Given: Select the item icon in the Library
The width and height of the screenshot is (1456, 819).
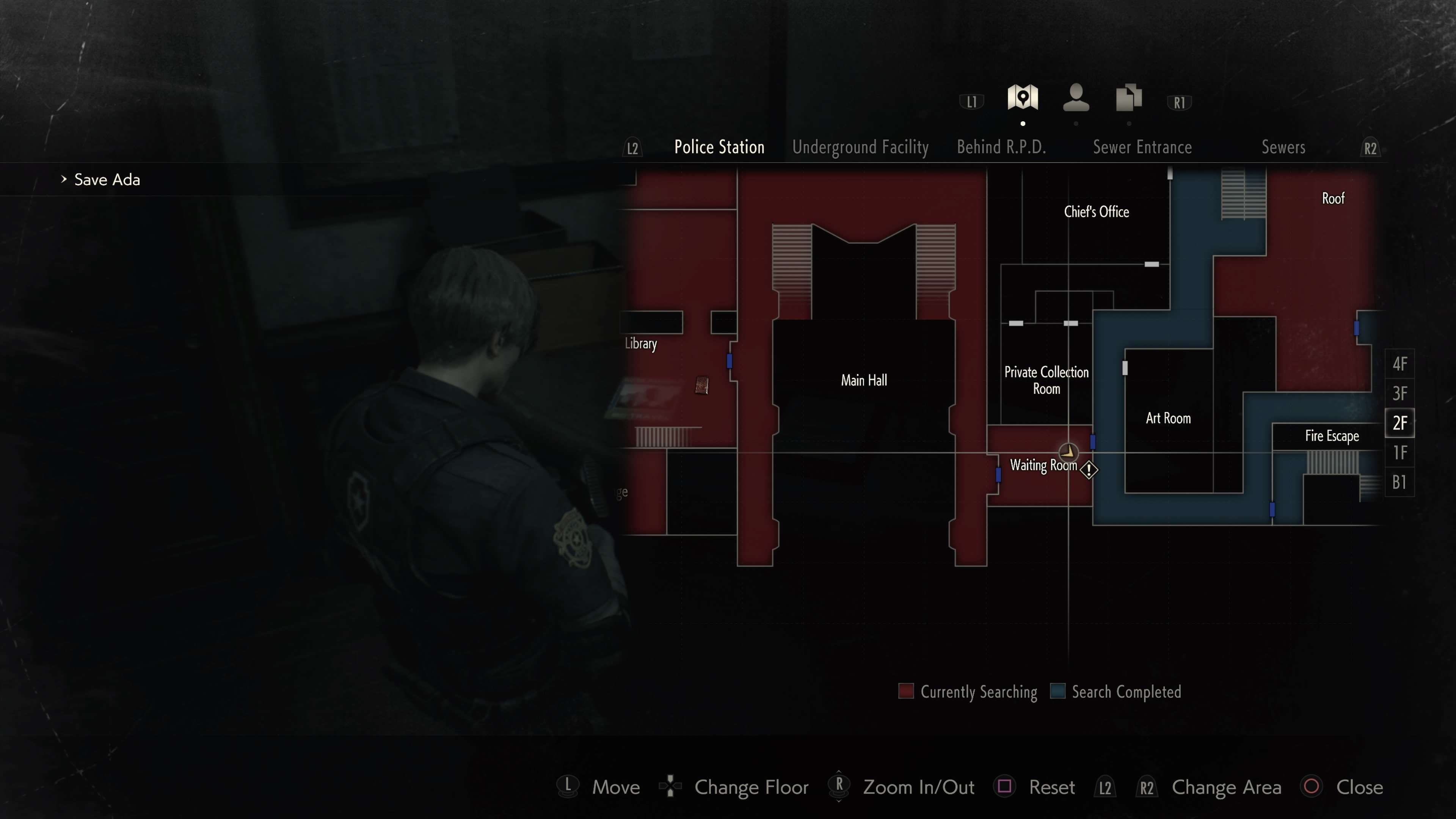Looking at the screenshot, I should (x=701, y=386).
